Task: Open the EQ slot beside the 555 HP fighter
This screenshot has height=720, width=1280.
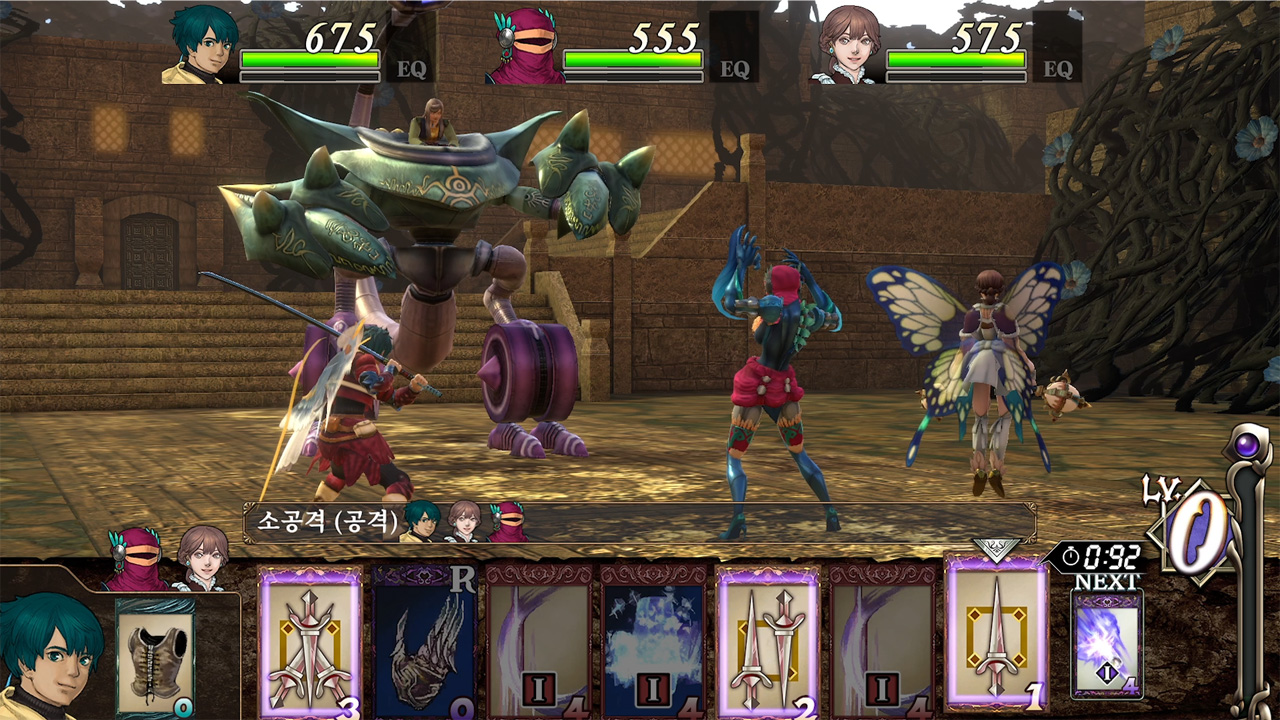Action: (x=733, y=52)
